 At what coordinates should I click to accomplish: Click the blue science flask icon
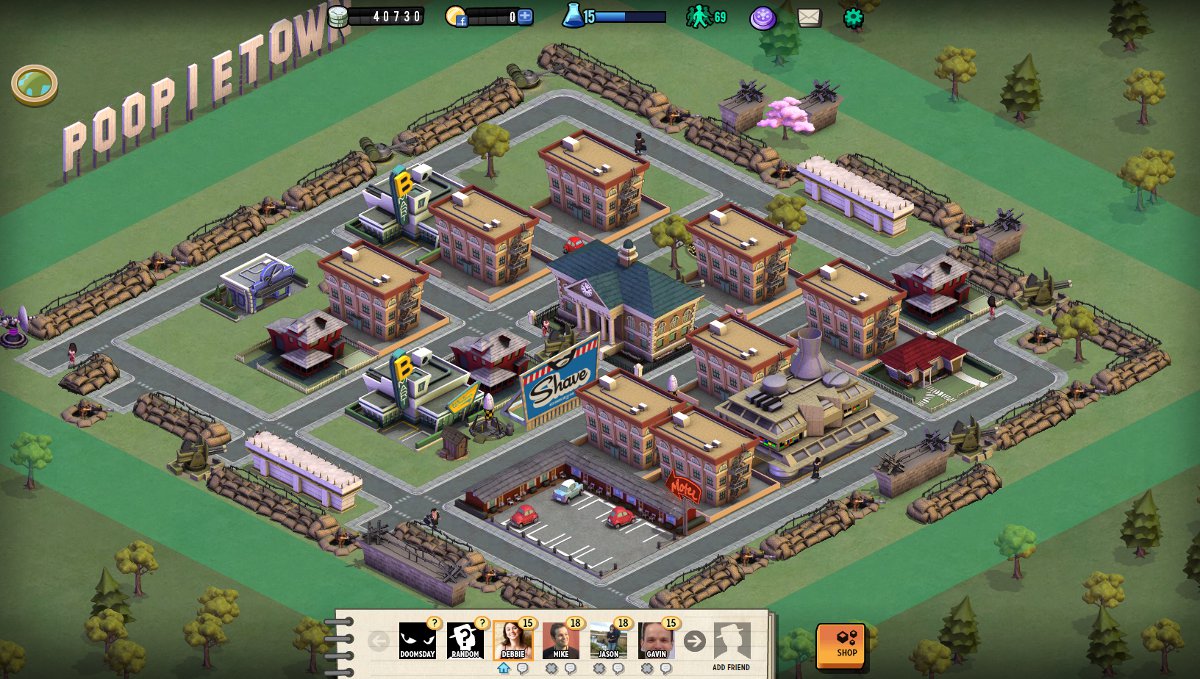tap(573, 15)
